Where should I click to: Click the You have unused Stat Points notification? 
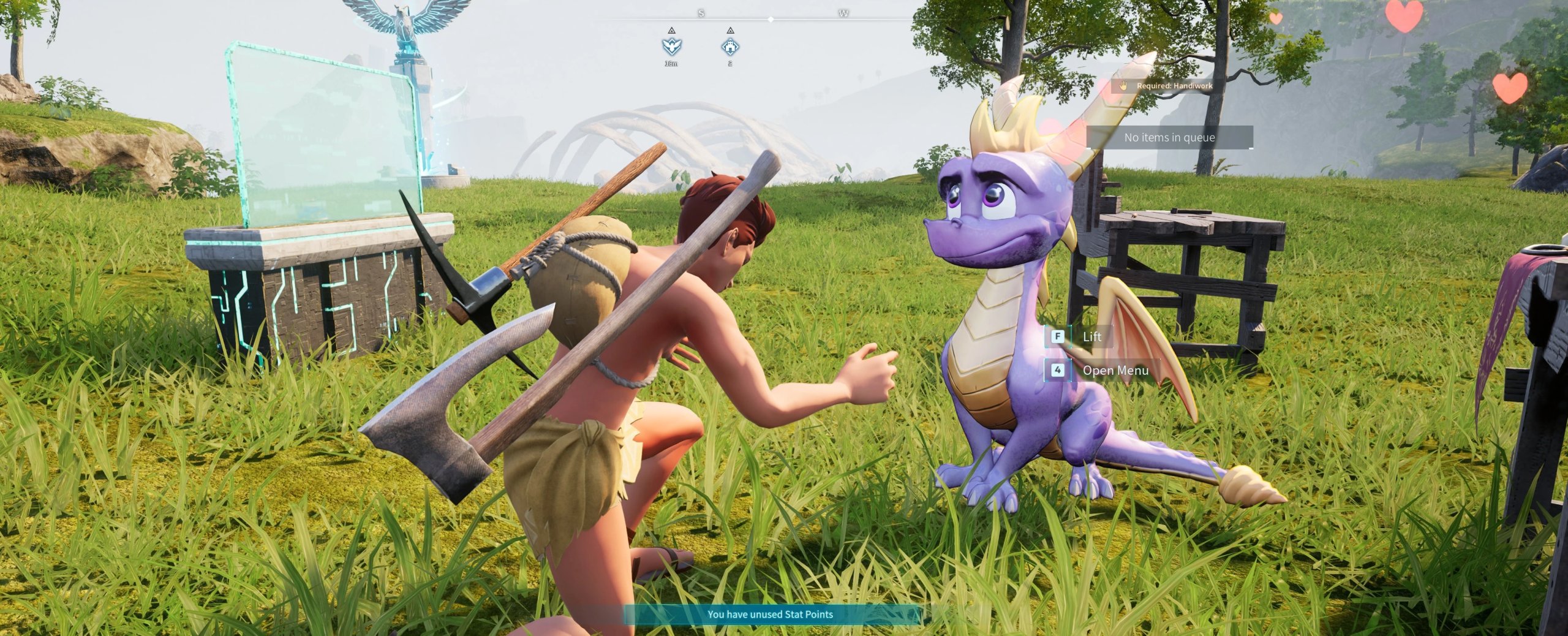click(x=783, y=614)
